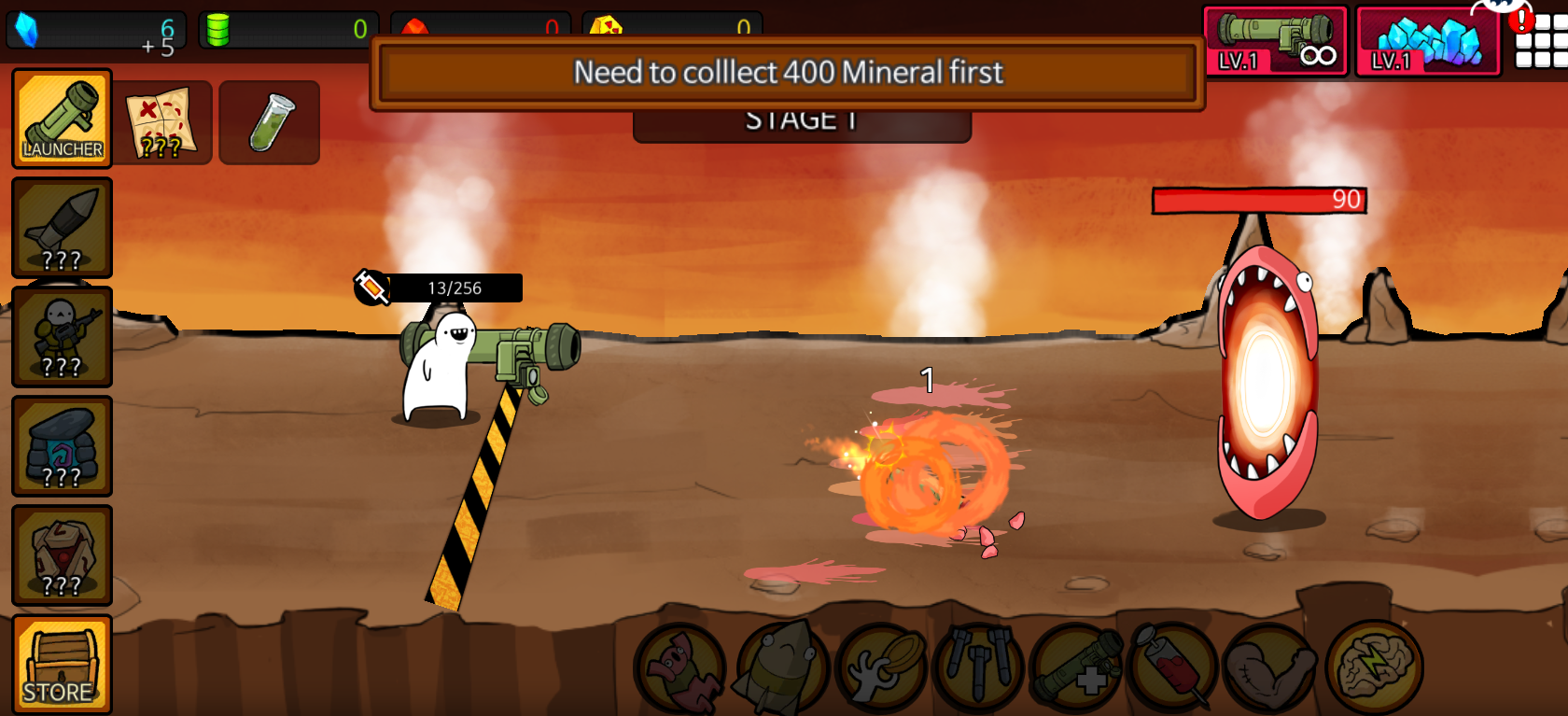Activate the rocket-hooded figure skill

pyautogui.click(x=777, y=667)
